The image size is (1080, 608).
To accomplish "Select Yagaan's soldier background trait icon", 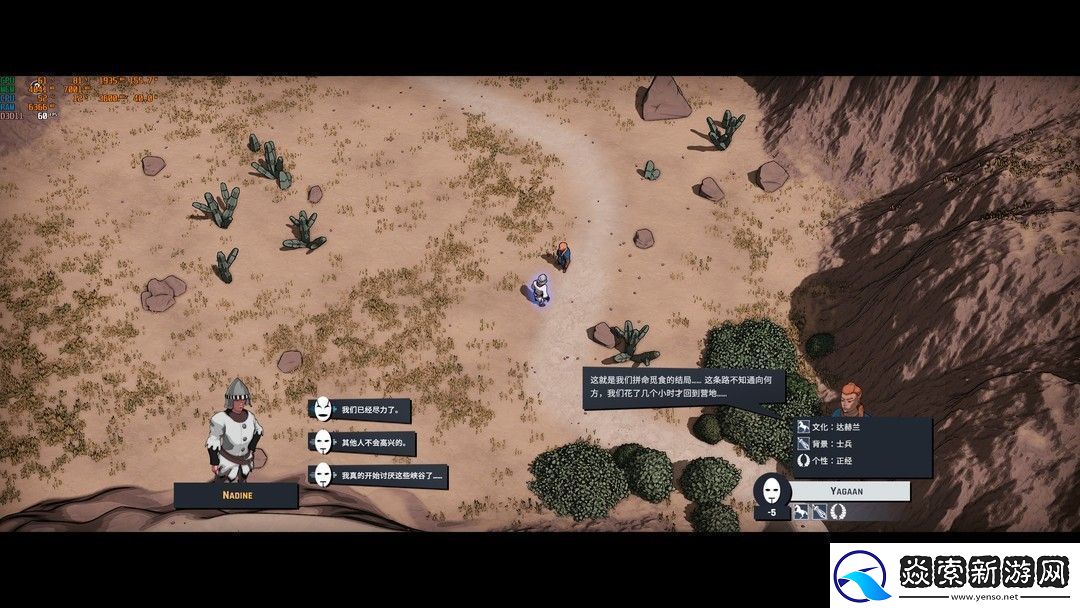I will pos(818,512).
